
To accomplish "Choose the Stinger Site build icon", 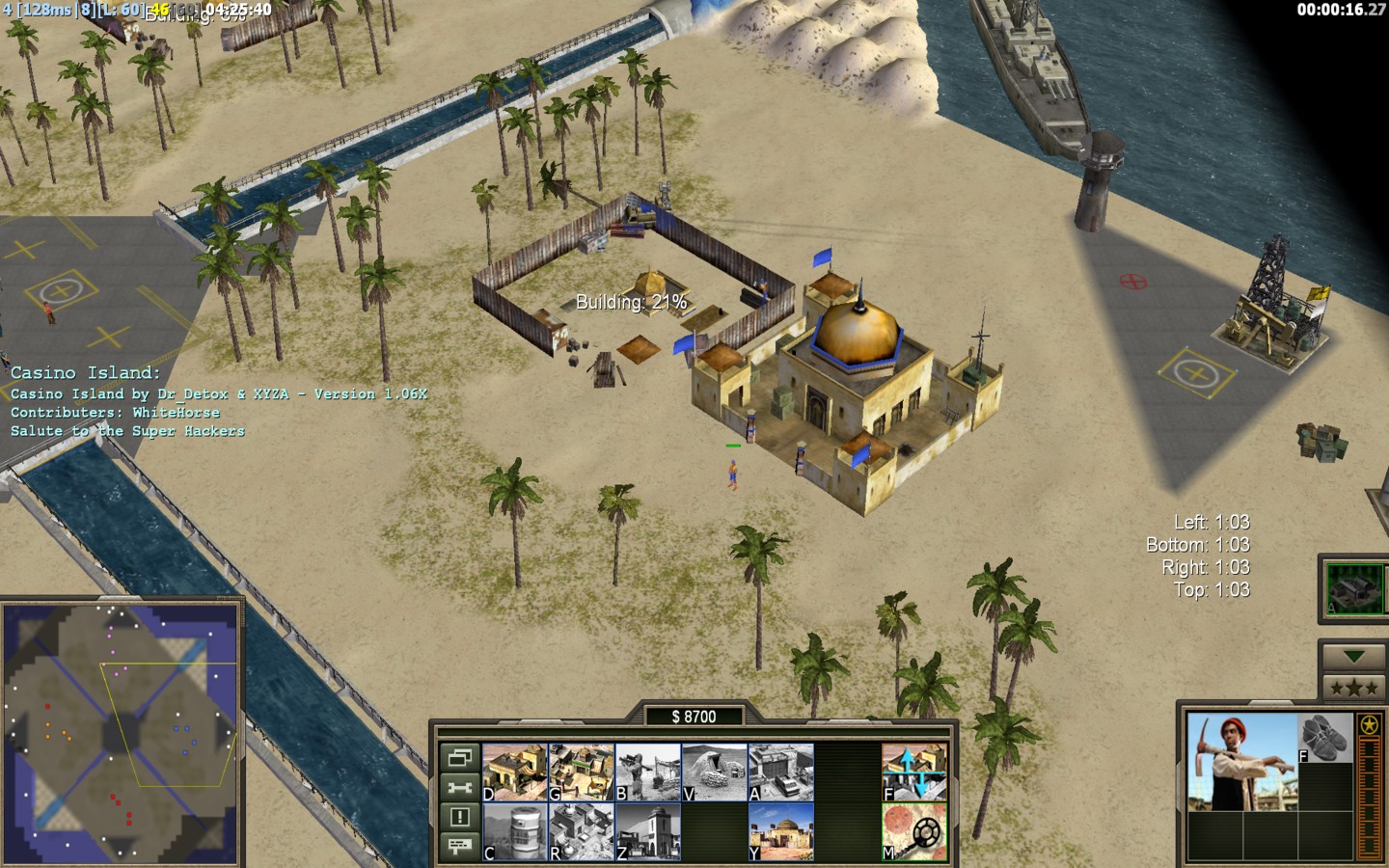I will coord(647,772).
